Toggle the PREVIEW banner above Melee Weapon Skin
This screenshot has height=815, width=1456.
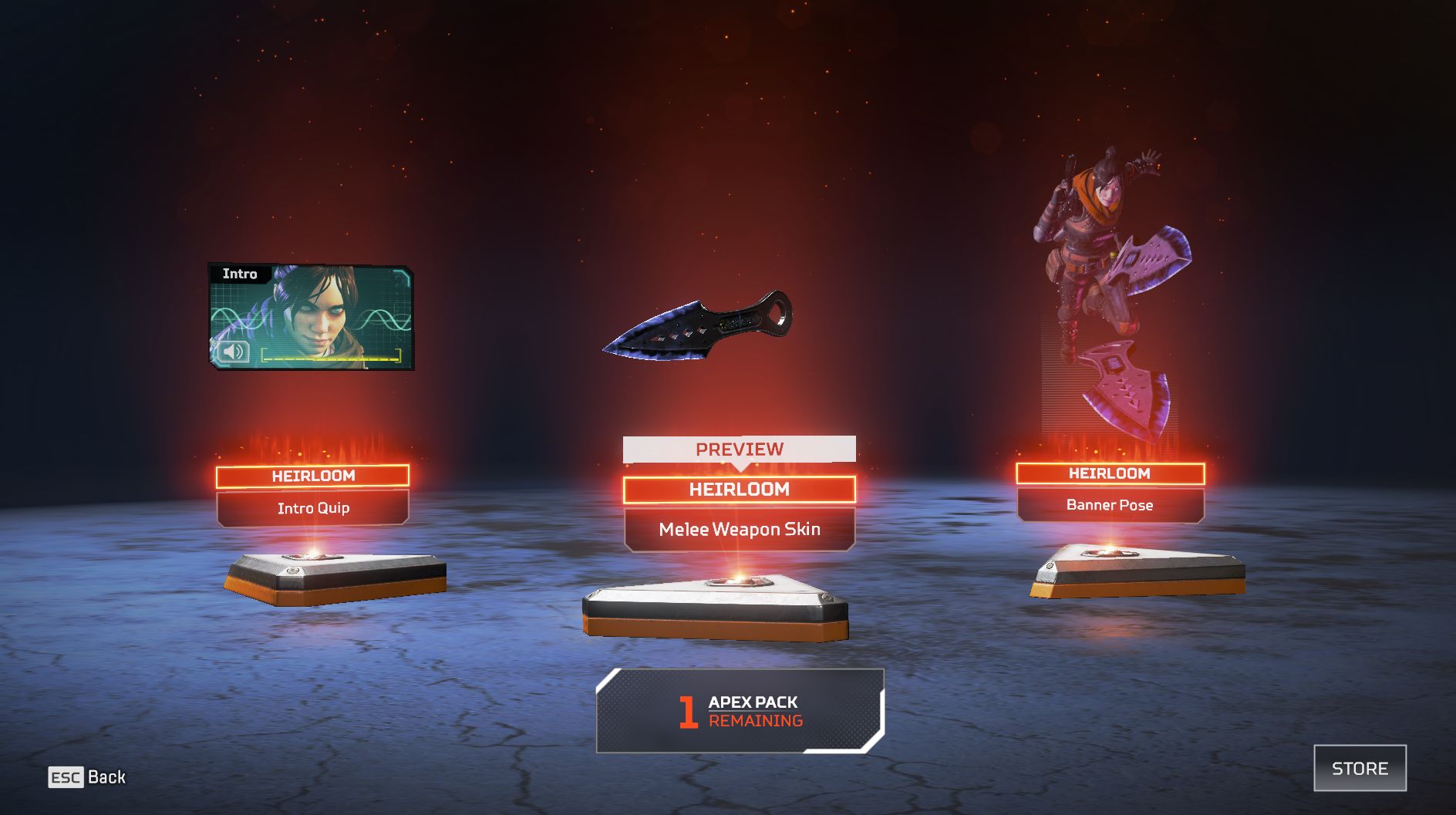[x=739, y=448]
